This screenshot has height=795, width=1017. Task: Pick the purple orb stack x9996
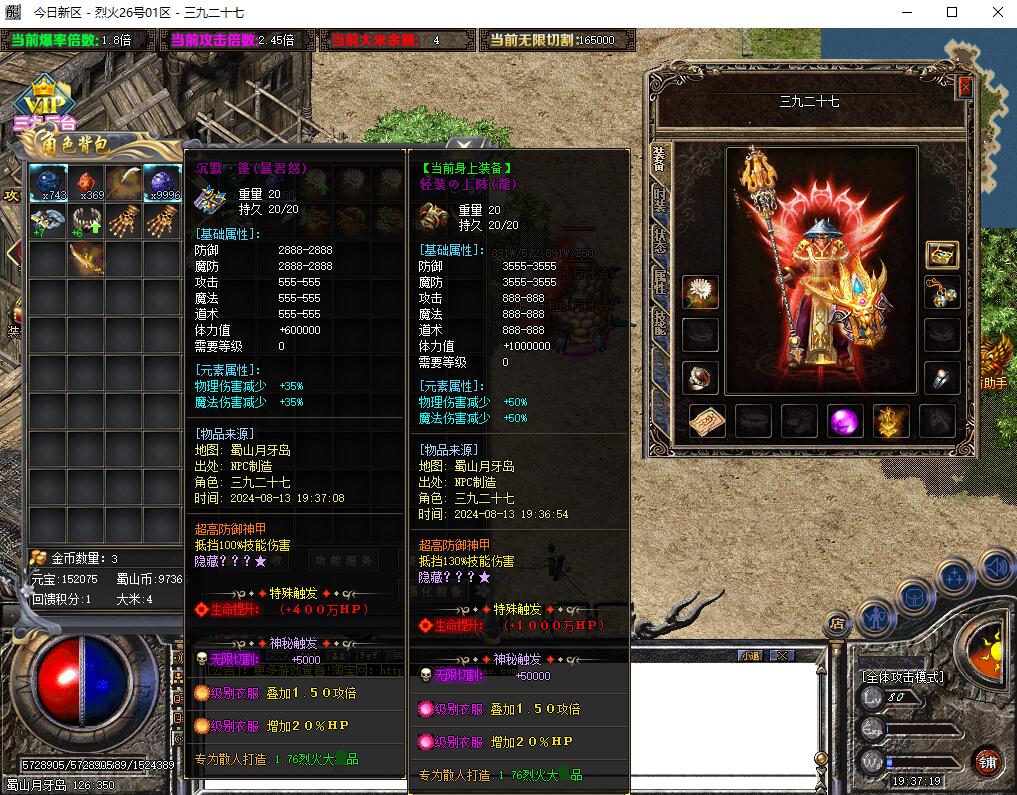point(162,182)
